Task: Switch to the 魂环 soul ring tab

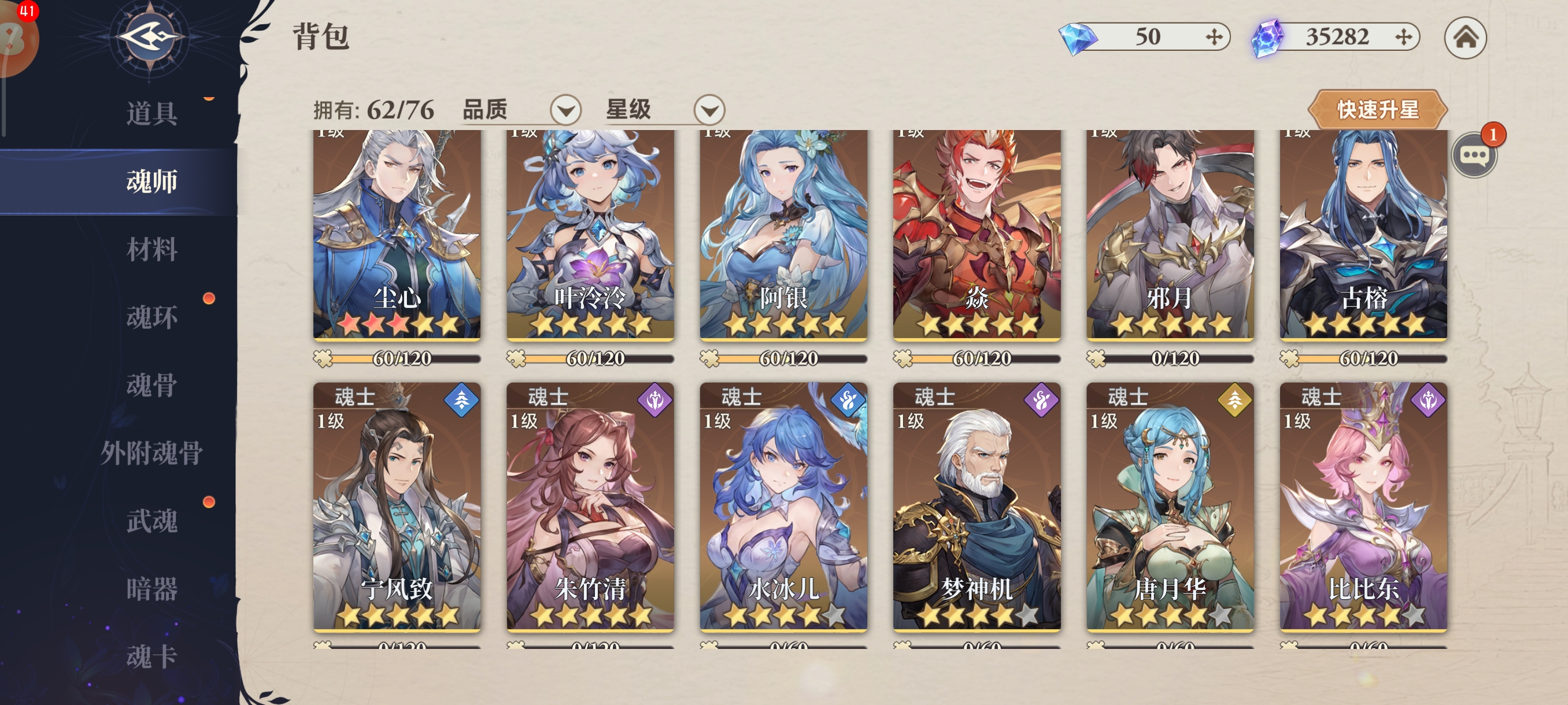Action: point(151,317)
